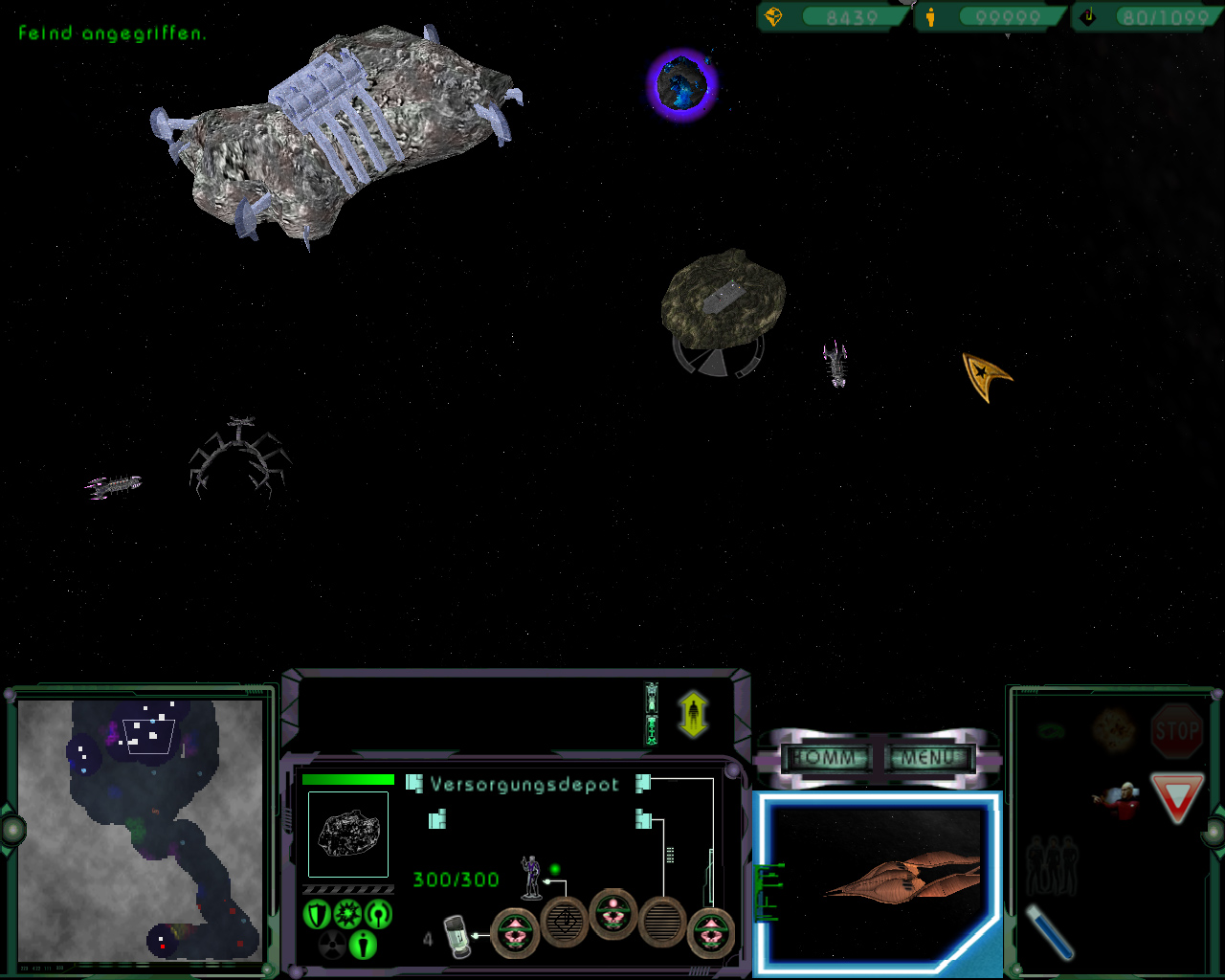Use the blue tube tool icon
Image resolution: width=1225 pixels, height=980 pixels.
pyautogui.click(x=1049, y=930)
